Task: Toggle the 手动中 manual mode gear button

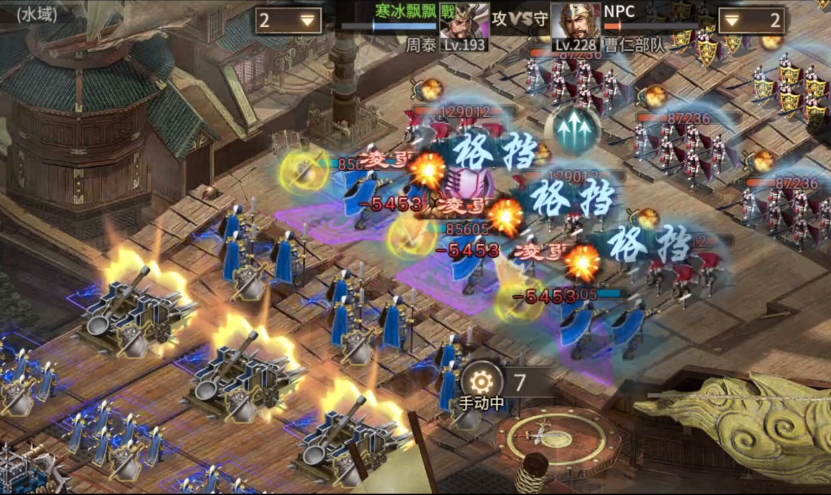Action: point(482,383)
